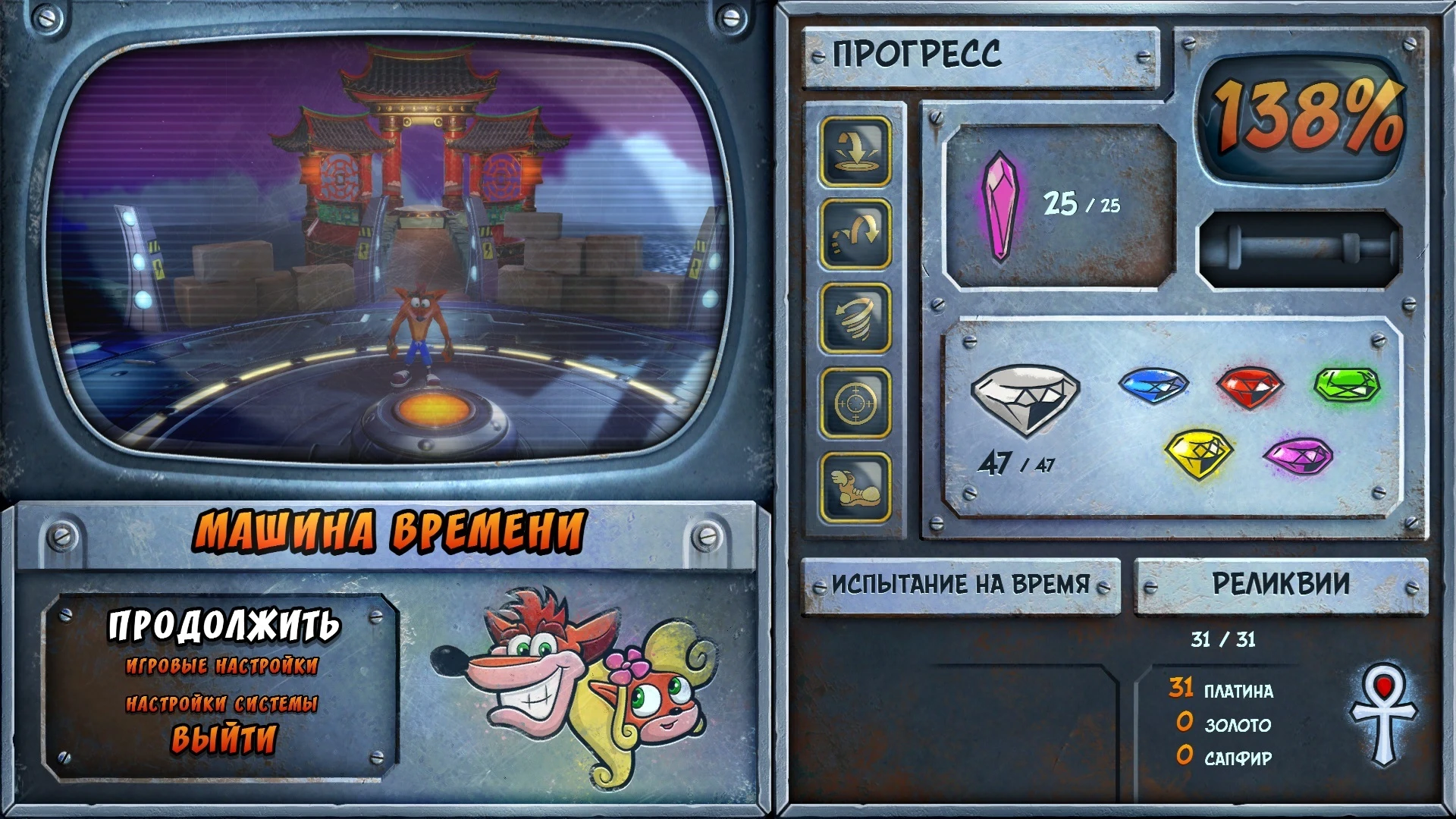Select the Body Slam power-up icon
Image resolution: width=1456 pixels, height=819 pixels.
point(854,152)
